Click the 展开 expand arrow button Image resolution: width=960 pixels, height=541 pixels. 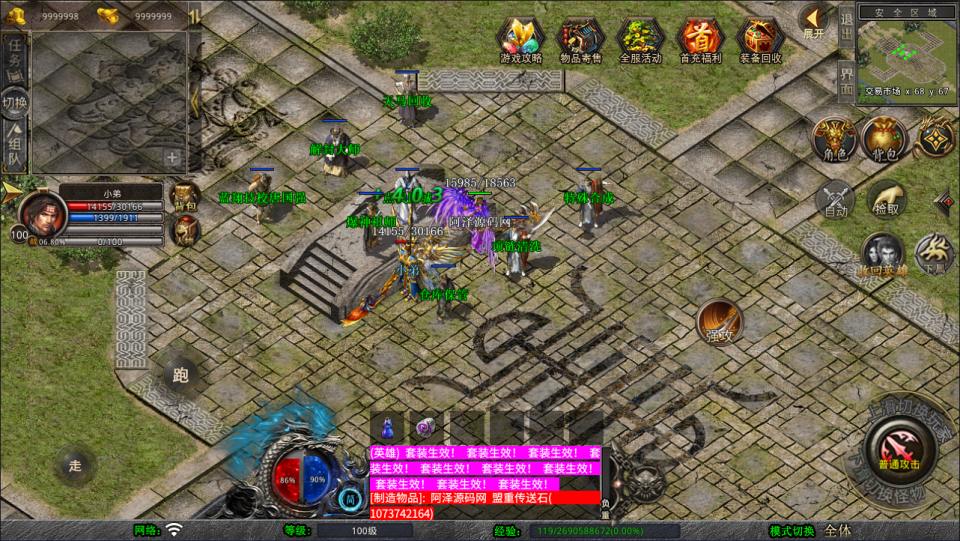(x=814, y=20)
